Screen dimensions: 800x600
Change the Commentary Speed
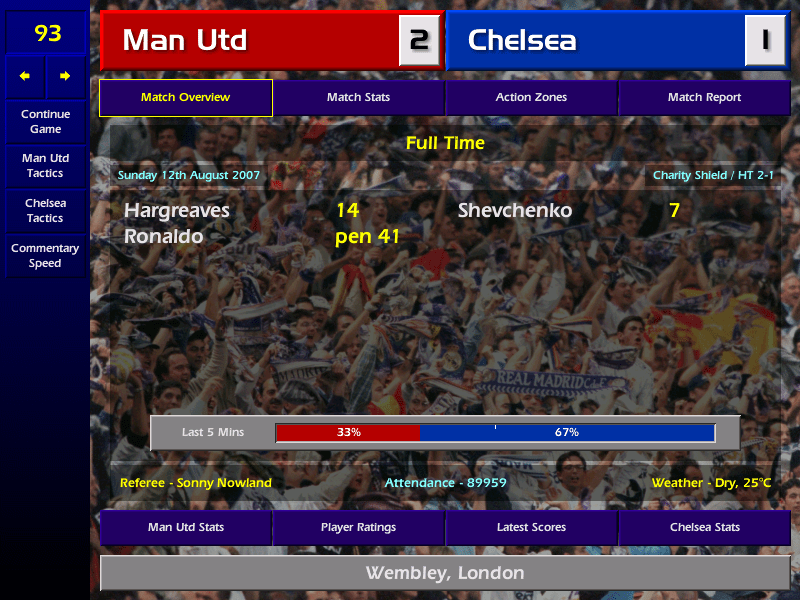coord(45,256)
